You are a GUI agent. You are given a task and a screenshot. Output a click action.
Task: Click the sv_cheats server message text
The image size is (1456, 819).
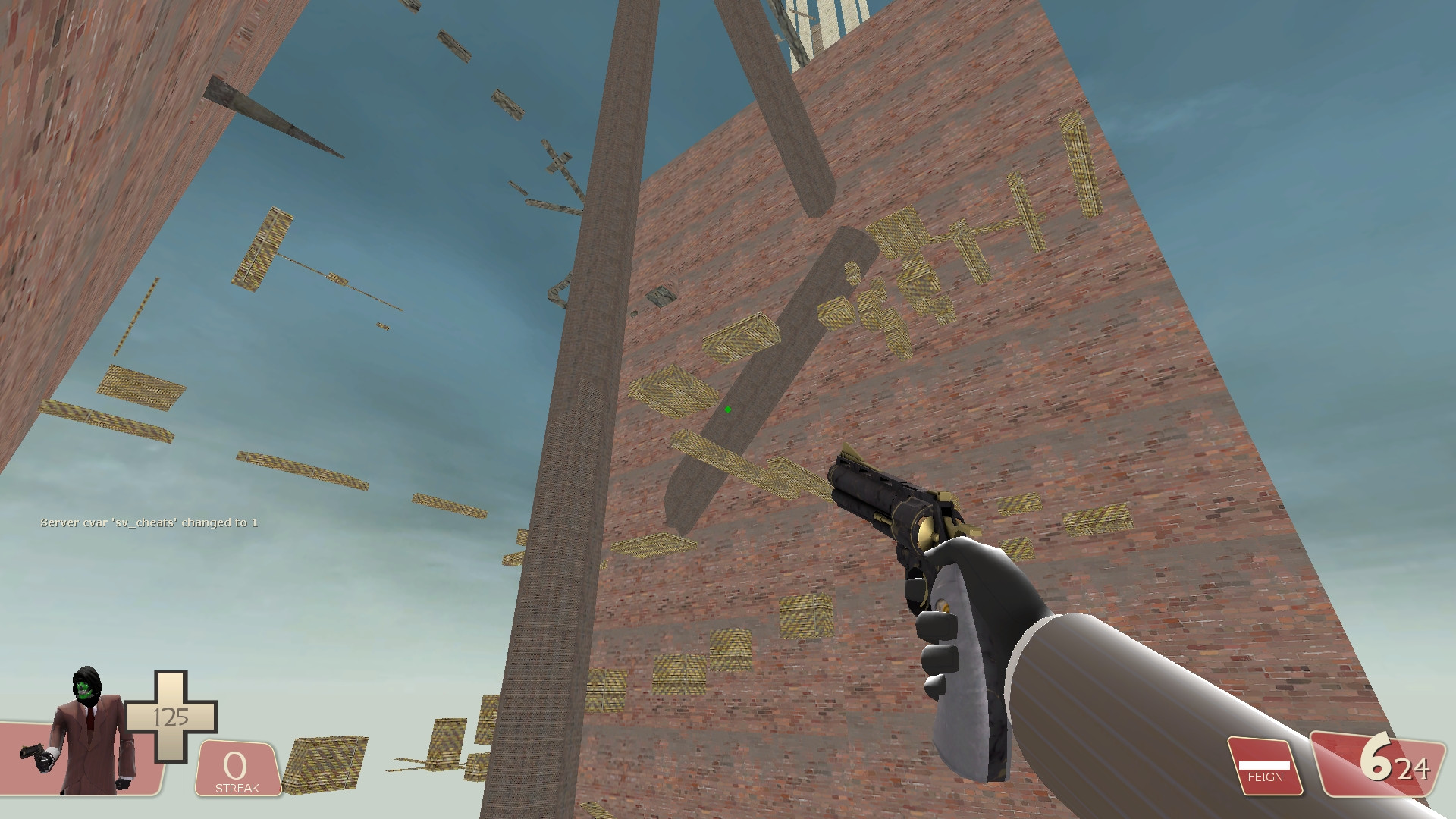click(149, 521)
